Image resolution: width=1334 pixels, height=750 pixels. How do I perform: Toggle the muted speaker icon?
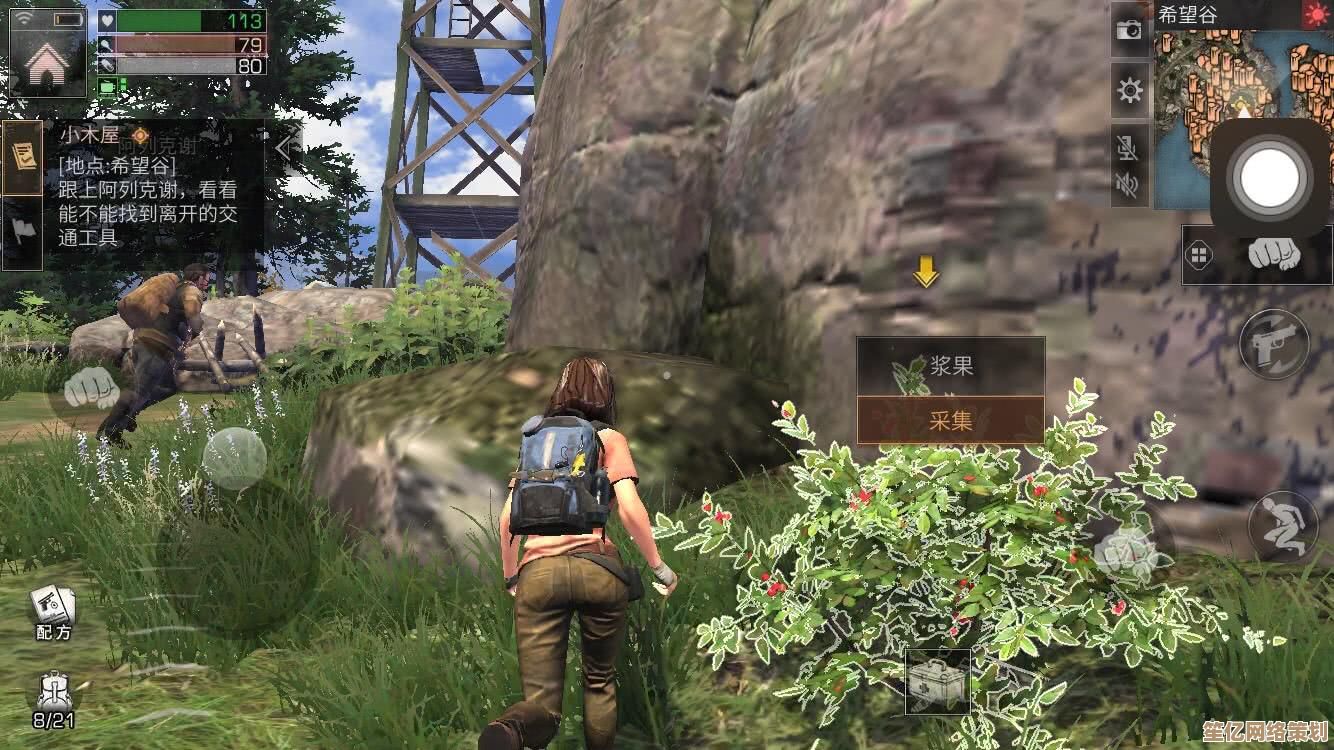point(1129,184)
